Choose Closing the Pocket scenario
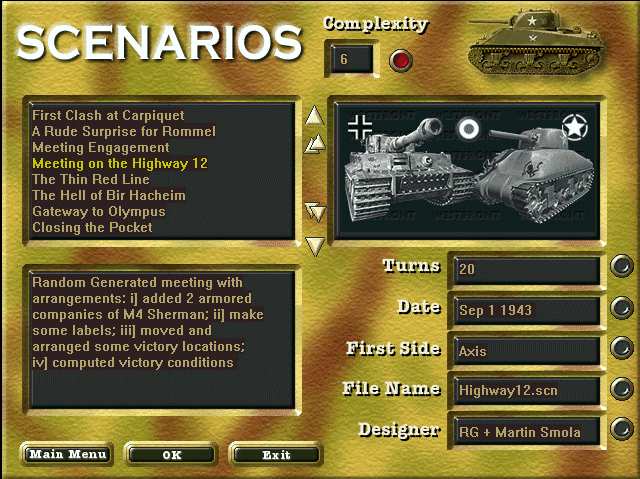 click(x=92, y=227)
